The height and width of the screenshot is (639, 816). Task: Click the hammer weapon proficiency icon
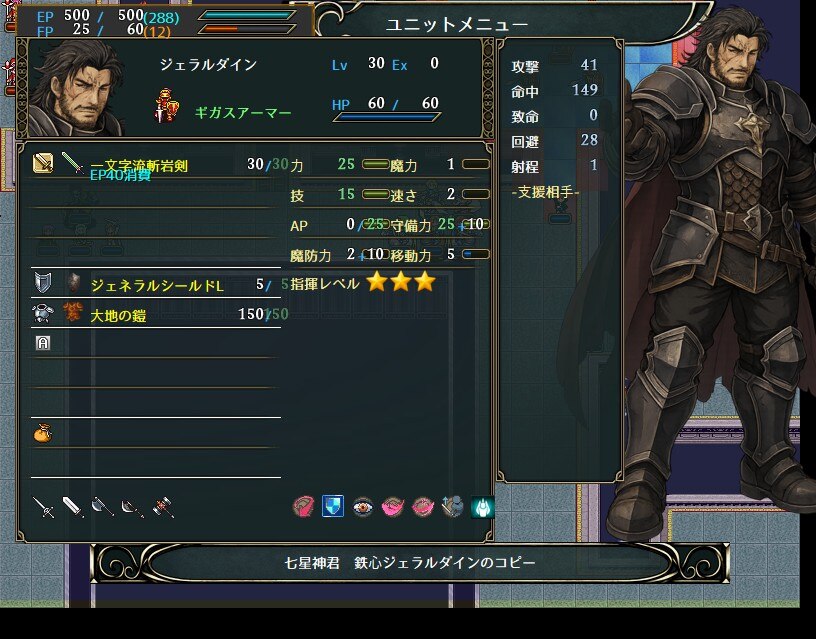164,507
